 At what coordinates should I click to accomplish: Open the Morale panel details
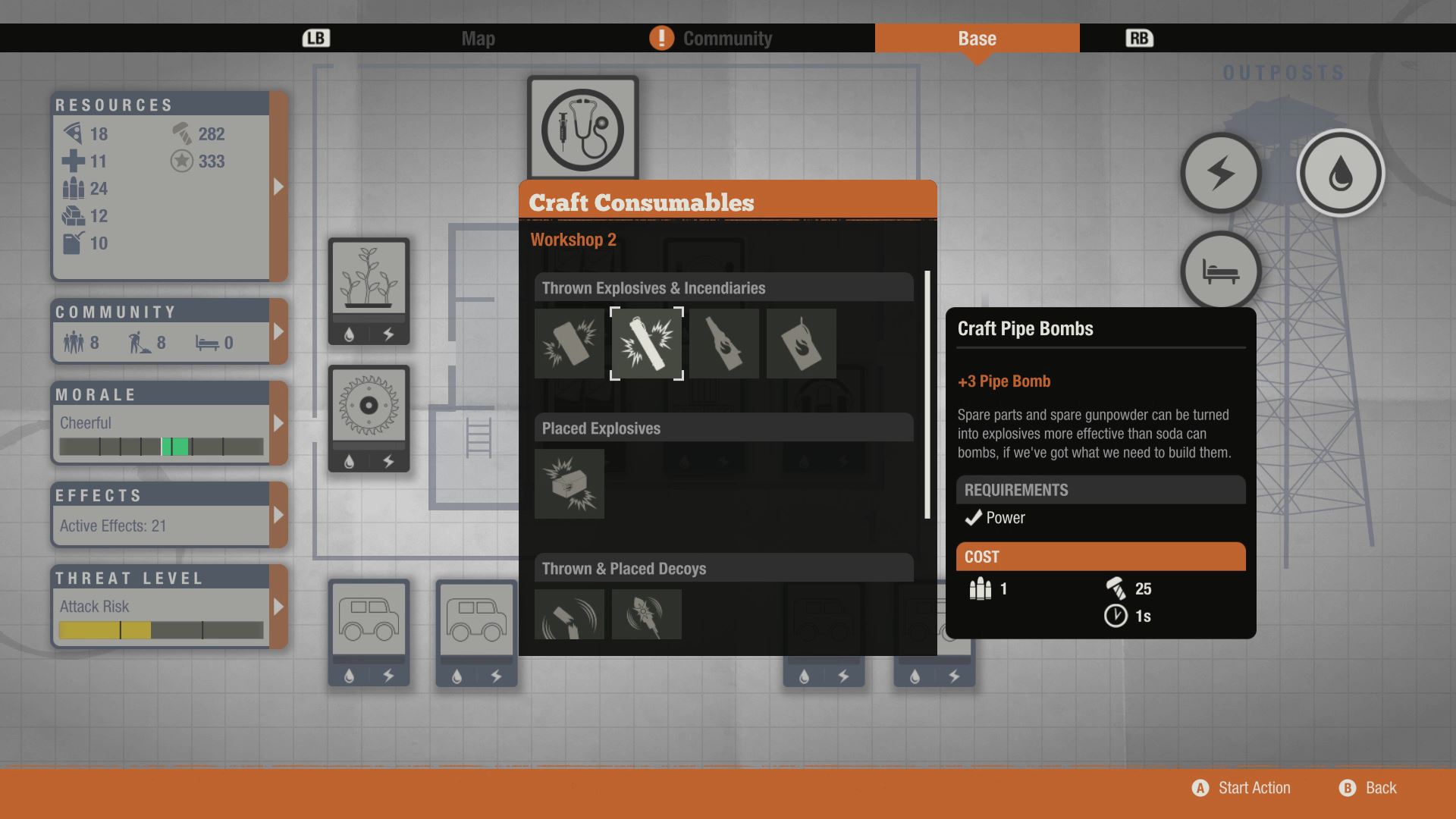point(278,423)
